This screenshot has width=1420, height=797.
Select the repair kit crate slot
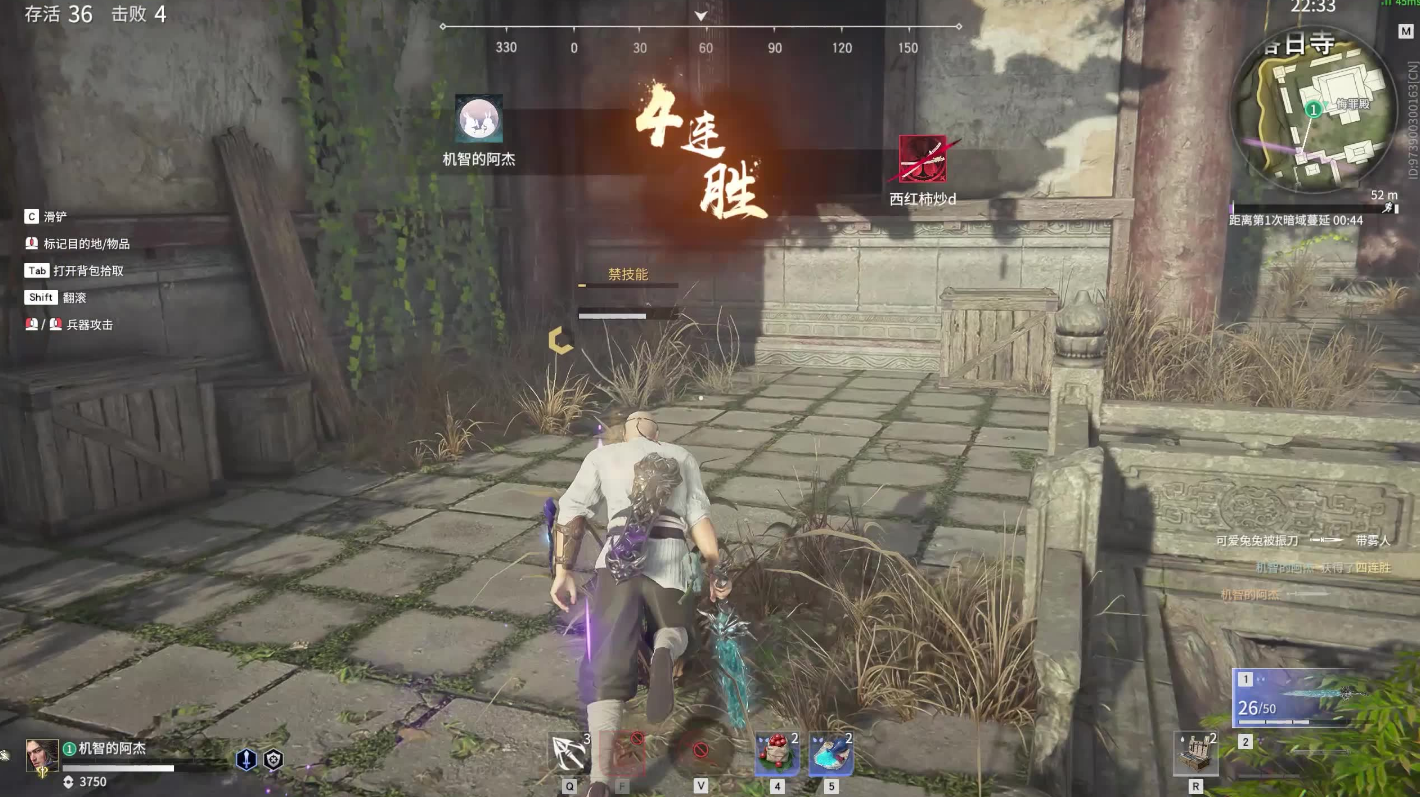[1195, 753]
